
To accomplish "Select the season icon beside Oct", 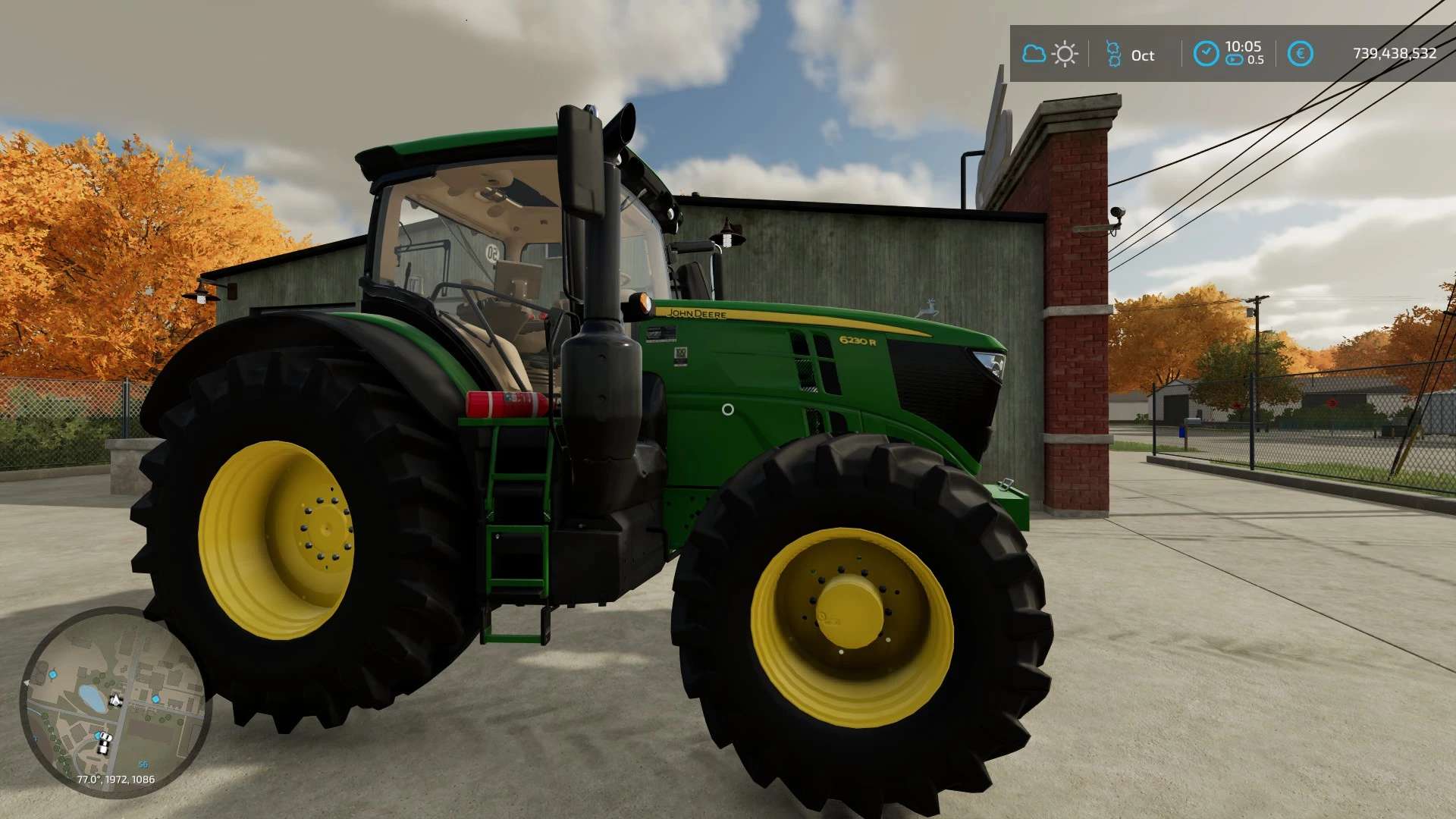I will [1113, 54].
